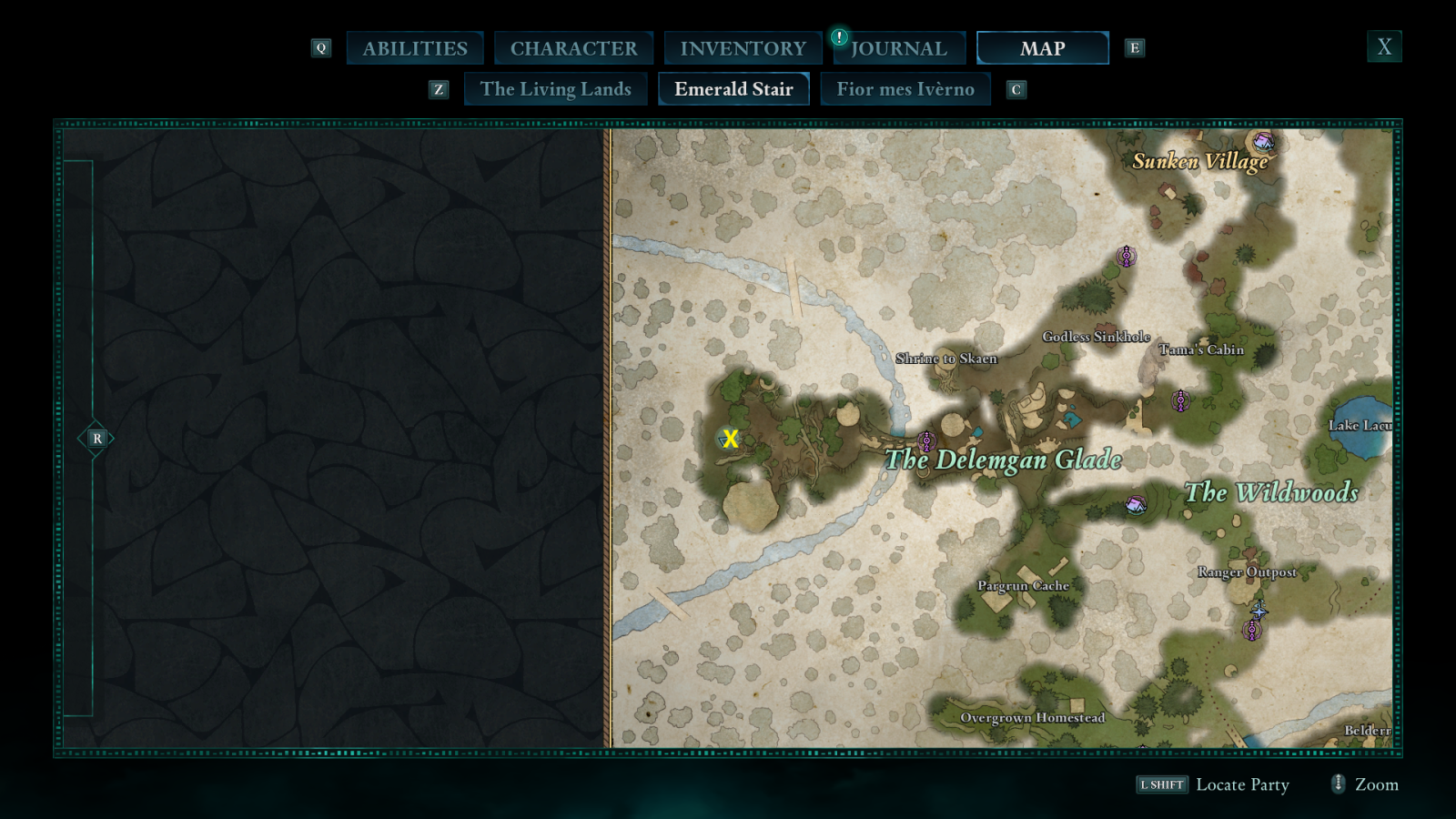Click the beacon icon near Tama's Cabin
This screenshot has height=819, width=1456.
click(1180, 400)
